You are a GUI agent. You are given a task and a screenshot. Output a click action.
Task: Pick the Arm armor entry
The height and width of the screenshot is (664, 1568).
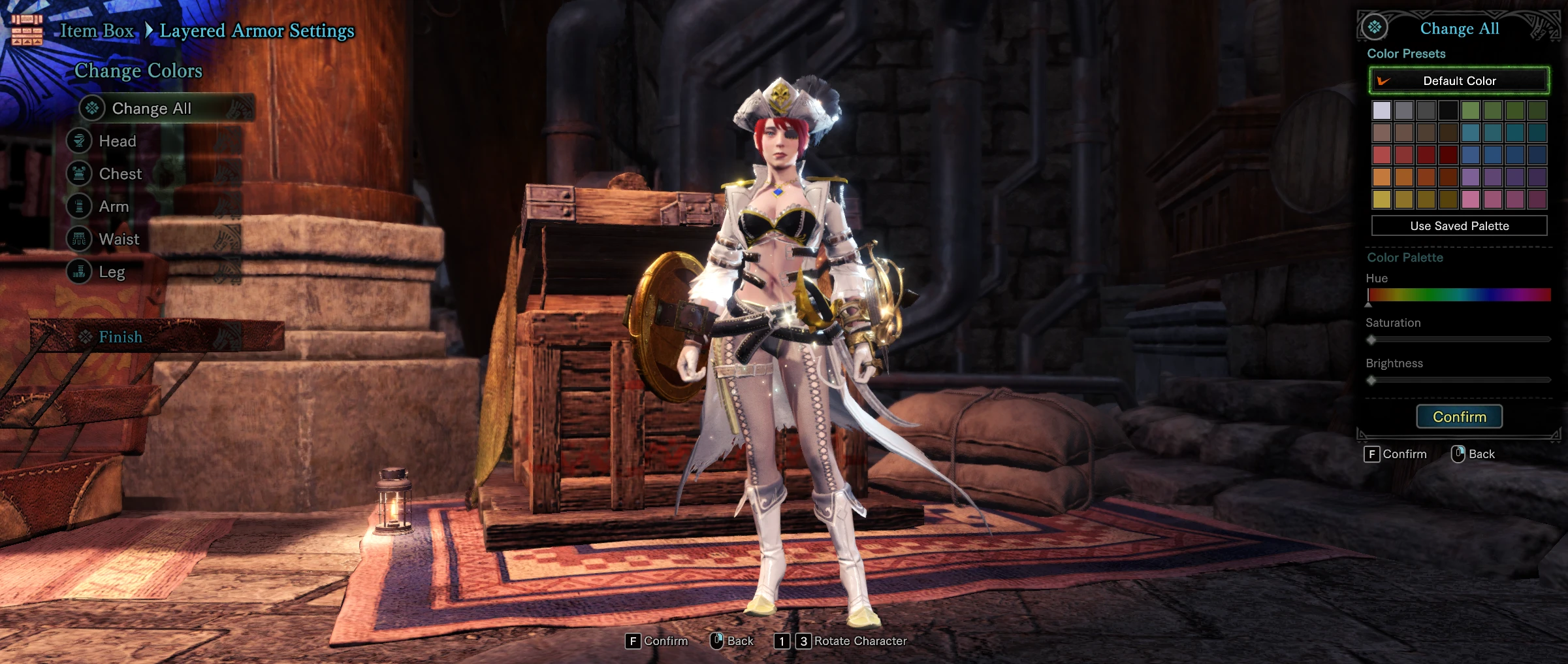coord(114,207)
